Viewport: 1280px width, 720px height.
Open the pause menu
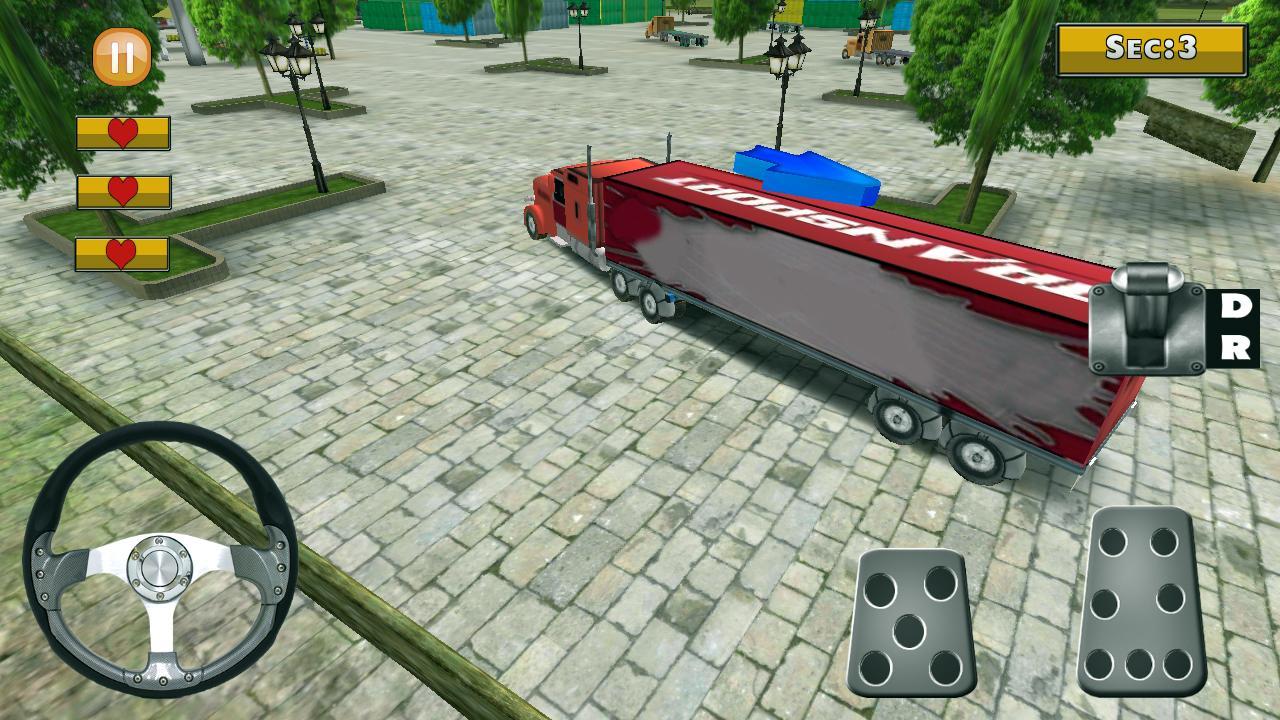point(120,55)
